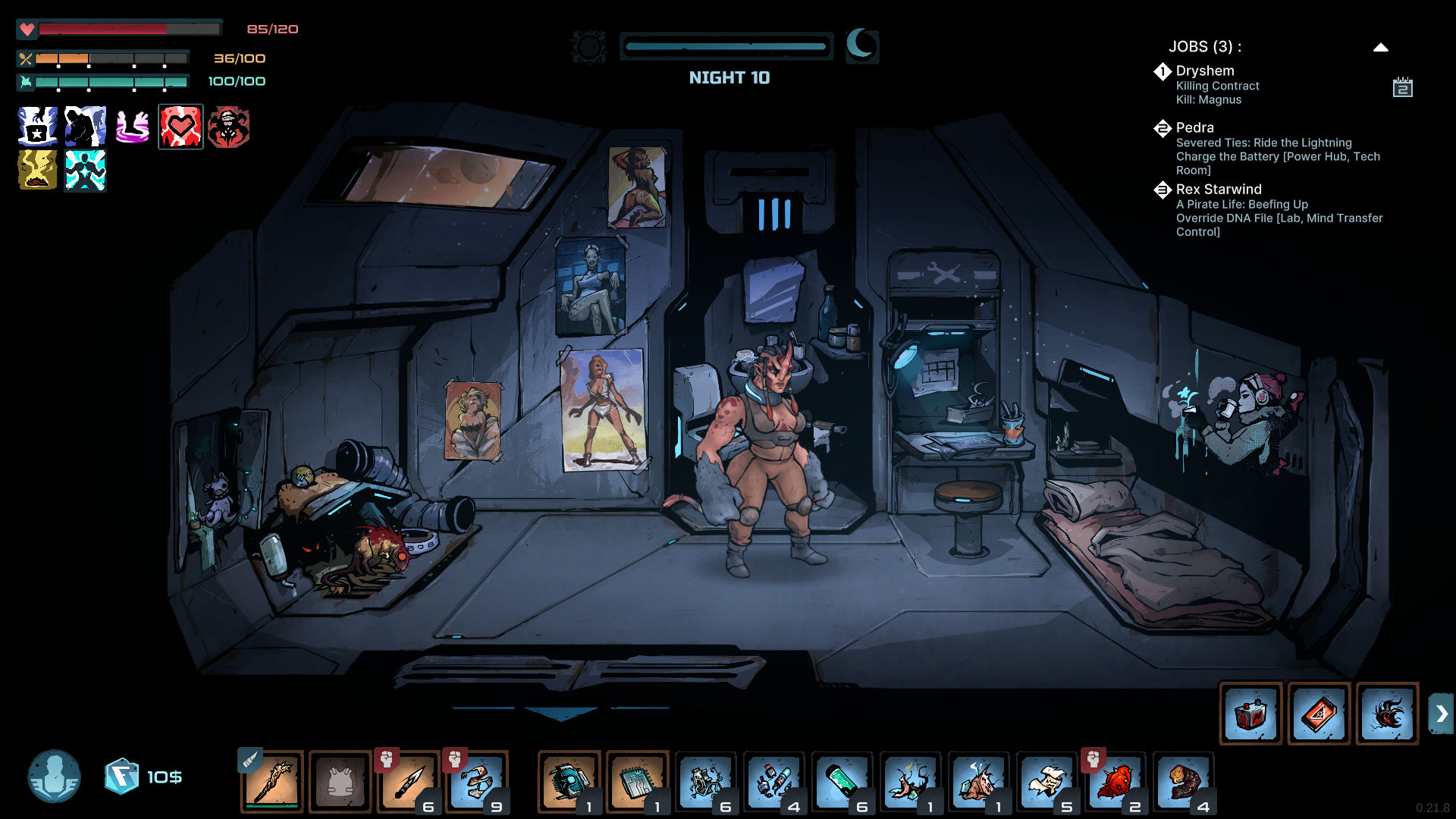This screenshot has width=1456, height=819.
Task: Select the heart status effect icon
Action: point(180,127)
